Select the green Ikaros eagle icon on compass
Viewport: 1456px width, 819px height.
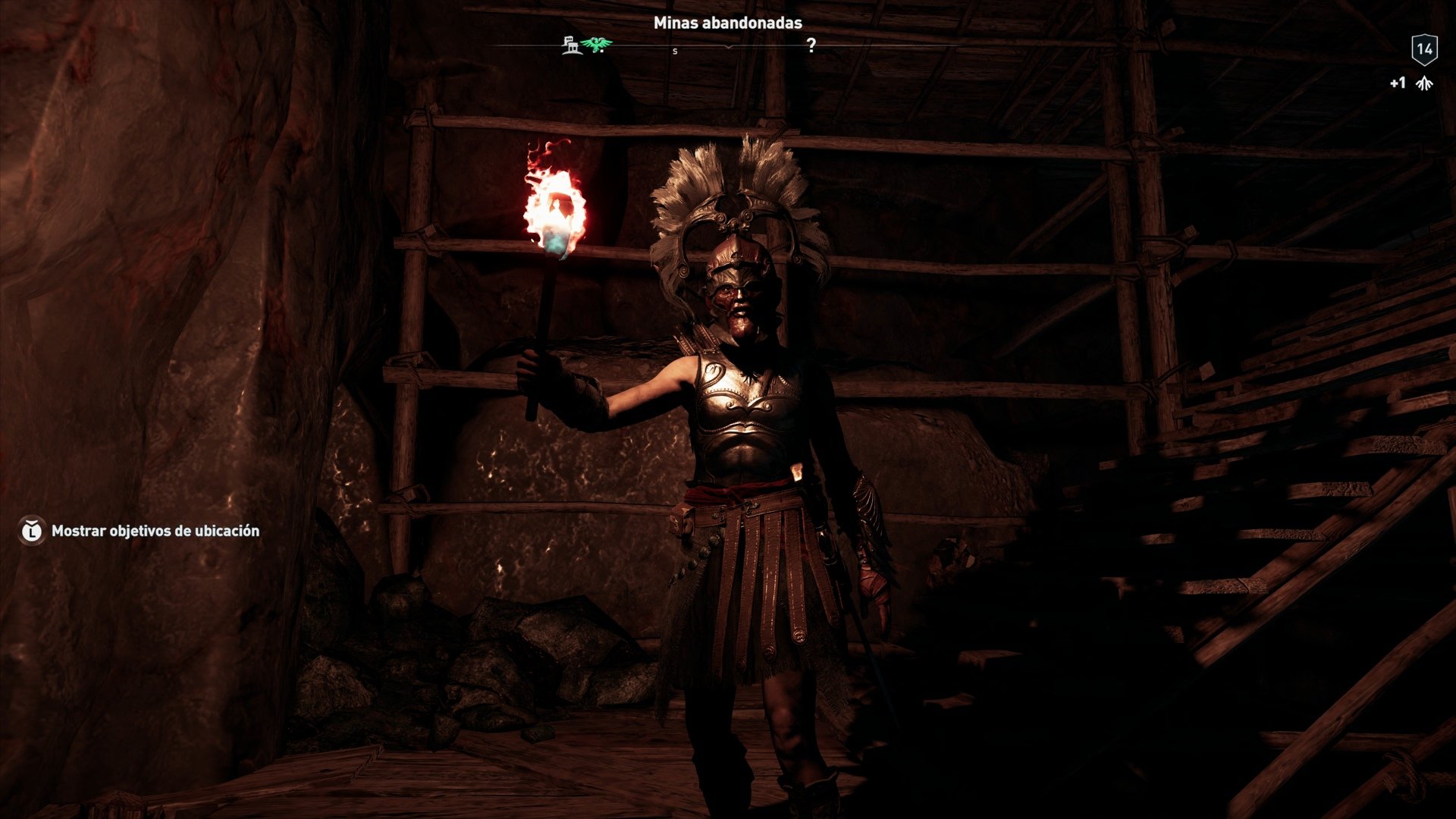pos(596,44)
